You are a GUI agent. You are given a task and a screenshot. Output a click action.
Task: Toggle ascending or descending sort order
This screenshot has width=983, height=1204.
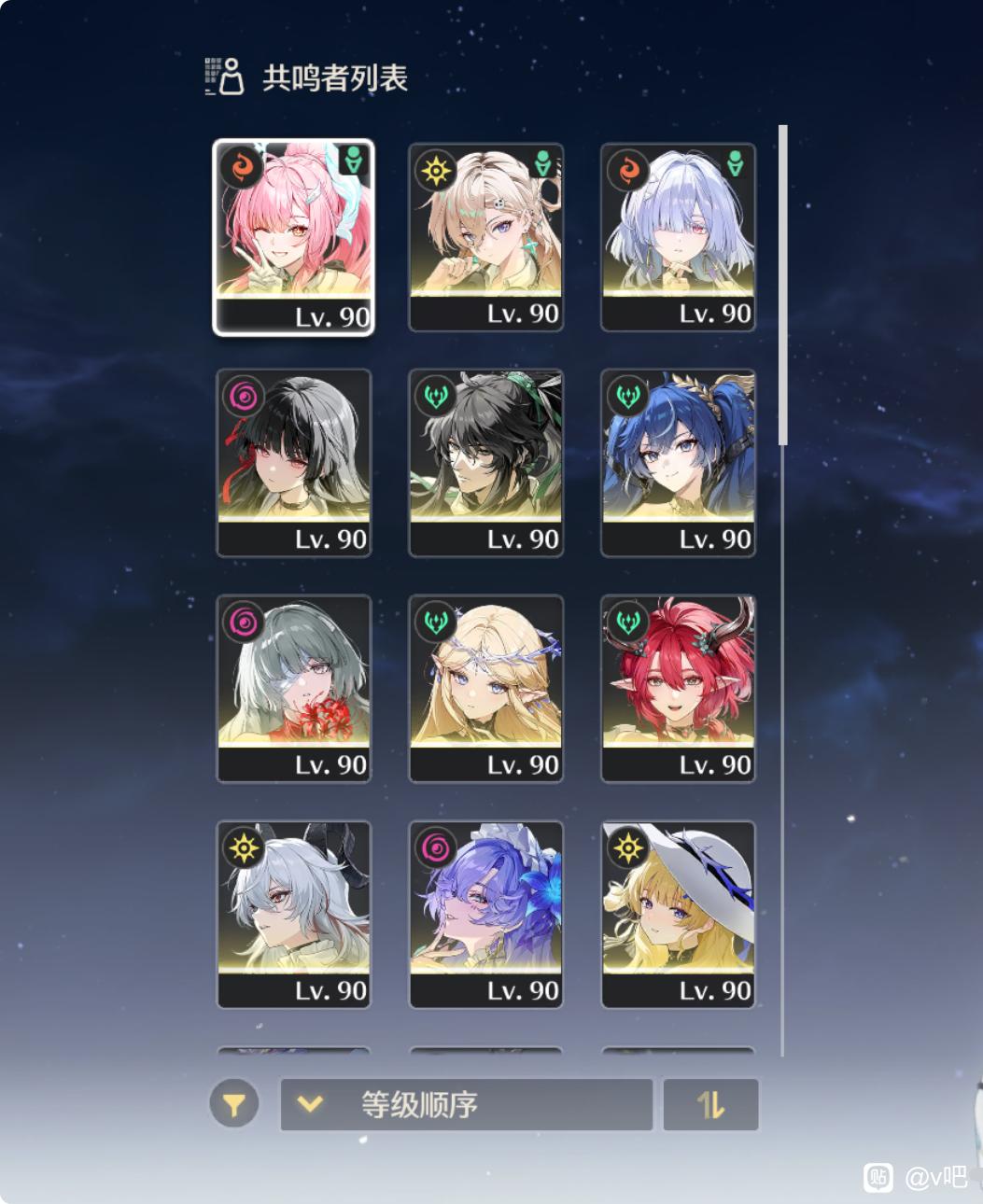(710, 1105)
